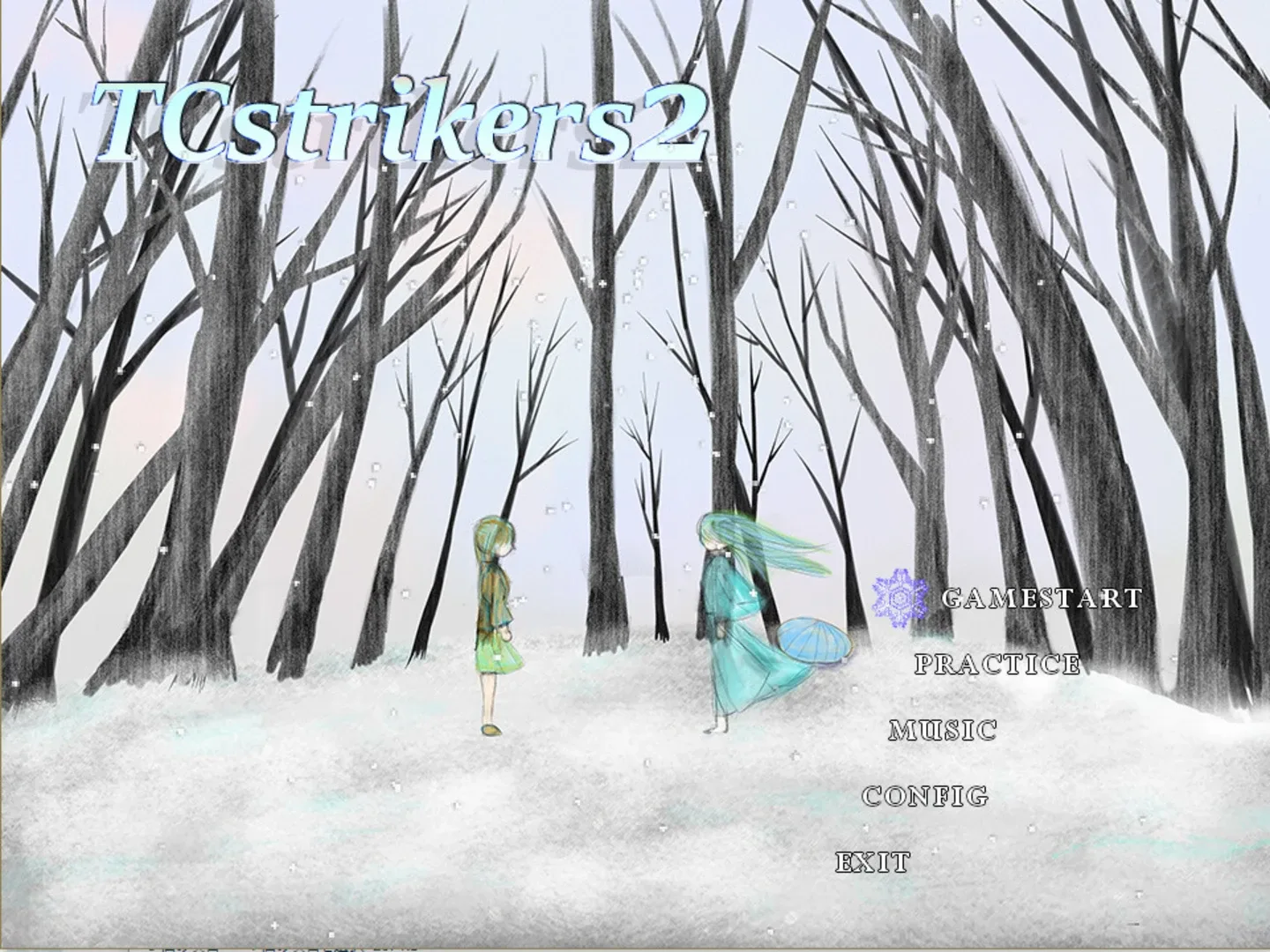Screen dimensions: 1270x952
Task: Choose EXIT to quit the game
Action: click(x=872, y=861)
